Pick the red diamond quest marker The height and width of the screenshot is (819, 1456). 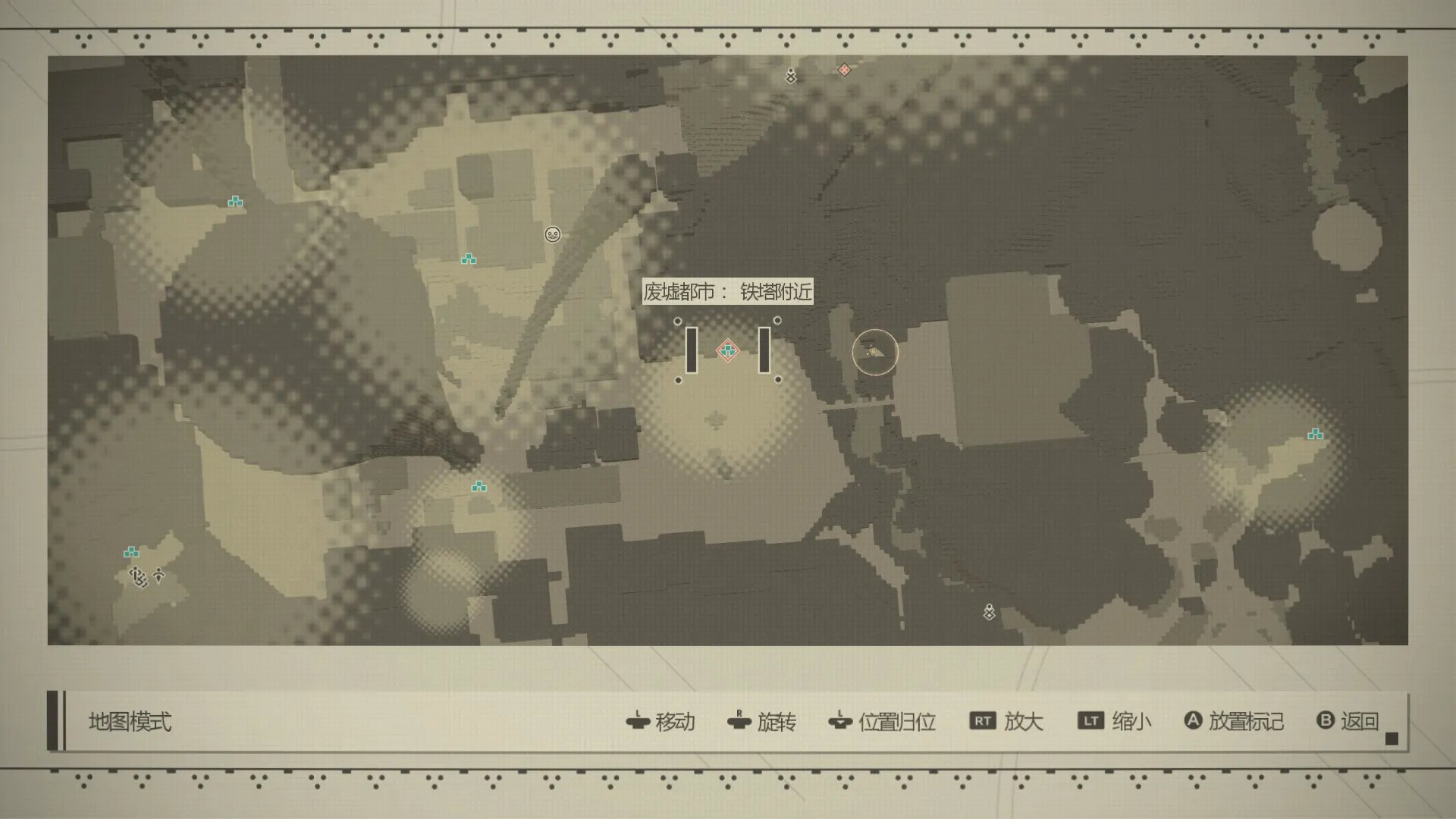[x=844, y=70]
